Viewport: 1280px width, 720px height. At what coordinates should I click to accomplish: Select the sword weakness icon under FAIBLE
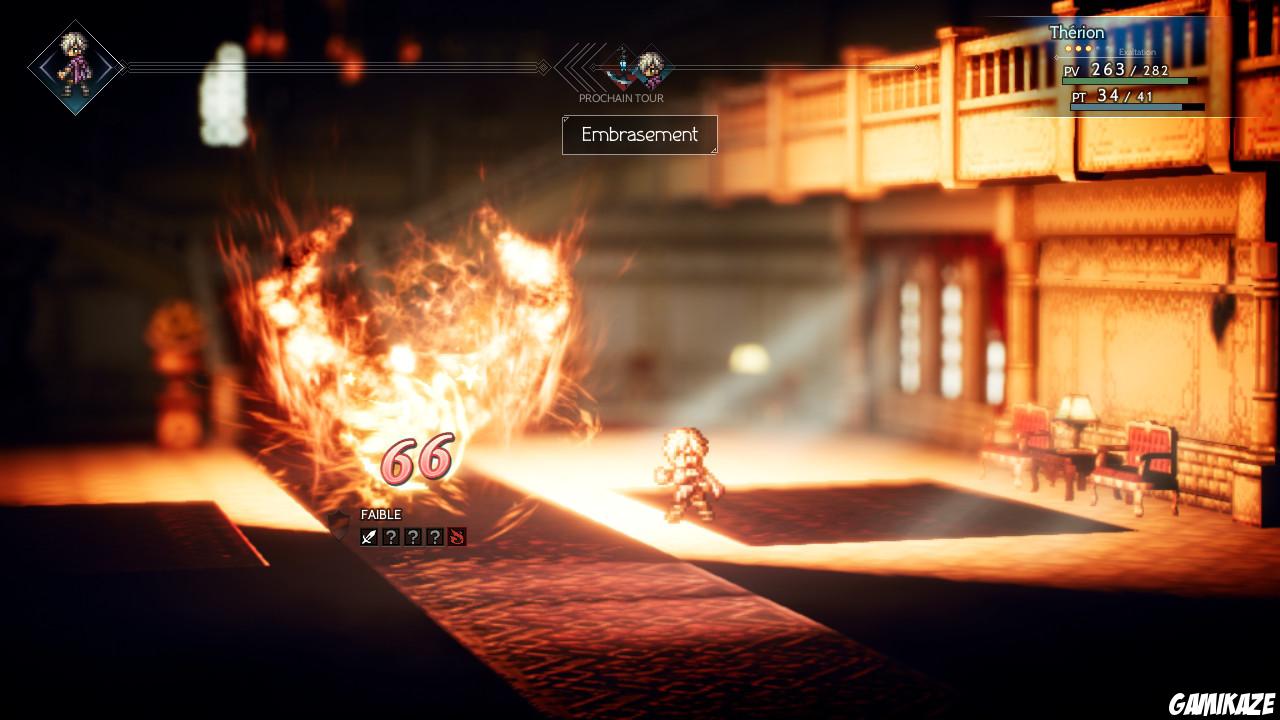tap(369, 537)
